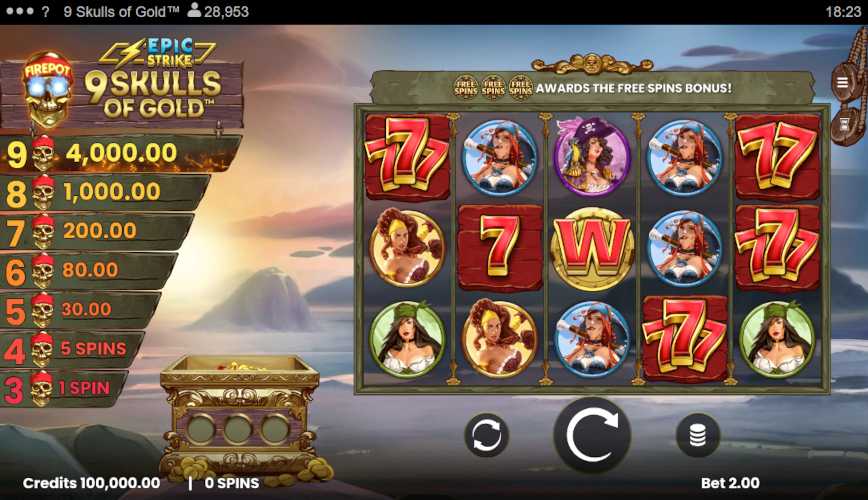Click the three-dot options in the top bar
Viewport: 868px width, 500px height.
19,12
